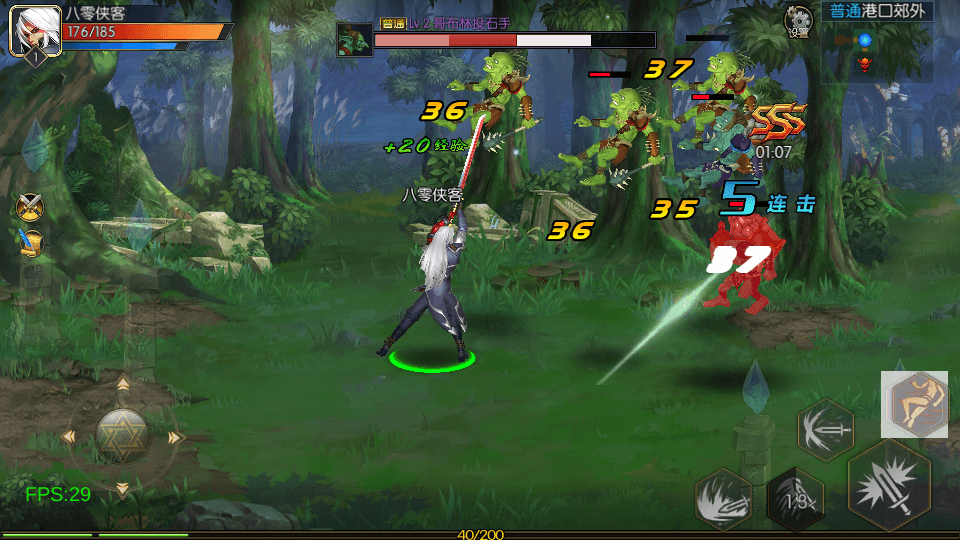This screenshot has width=960, height=540.
Task: Tap the joystick's left arrow
Action: click(x=69, y=436)
